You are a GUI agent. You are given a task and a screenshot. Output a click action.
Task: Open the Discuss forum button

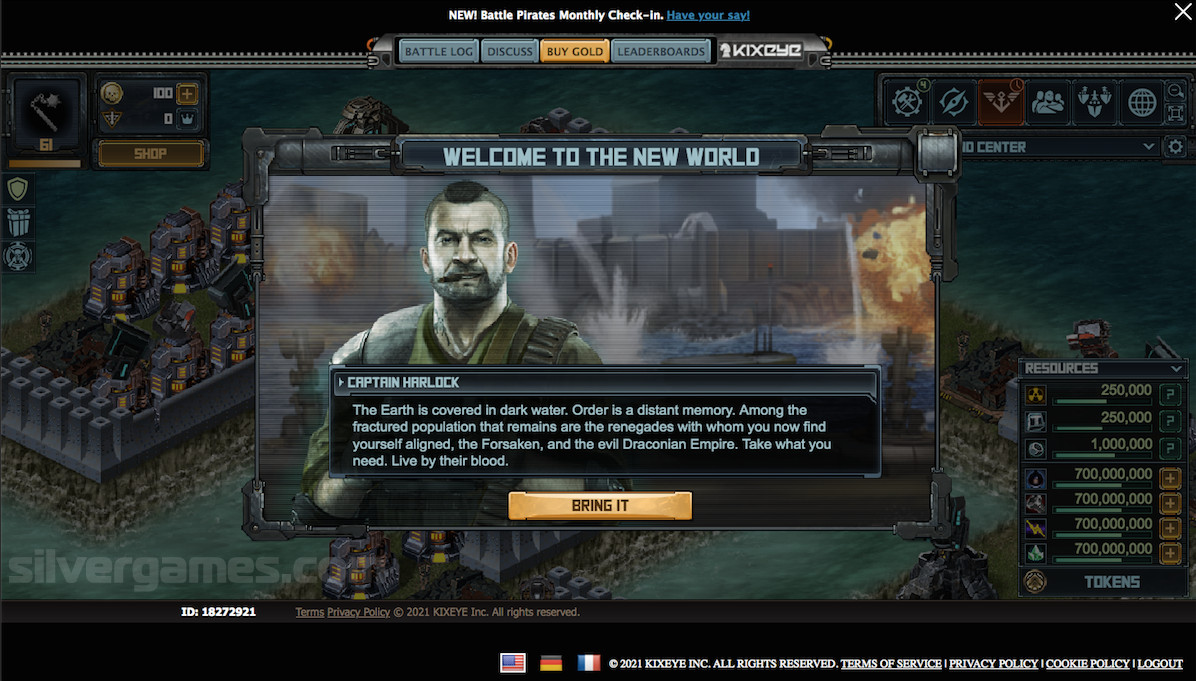[x=509, y=51]
